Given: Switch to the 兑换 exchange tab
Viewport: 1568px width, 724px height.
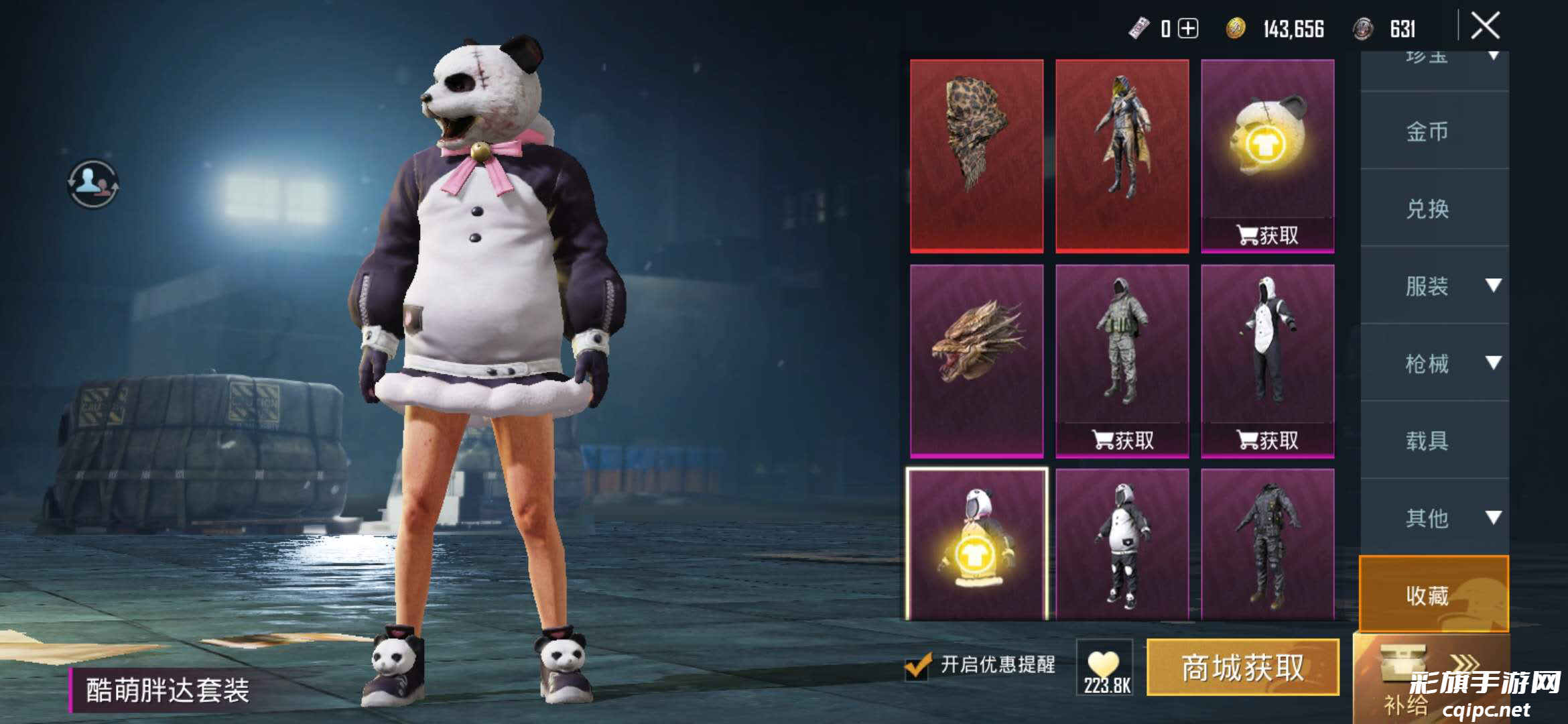Looking at the screenshot, I should coord(1427,209).
